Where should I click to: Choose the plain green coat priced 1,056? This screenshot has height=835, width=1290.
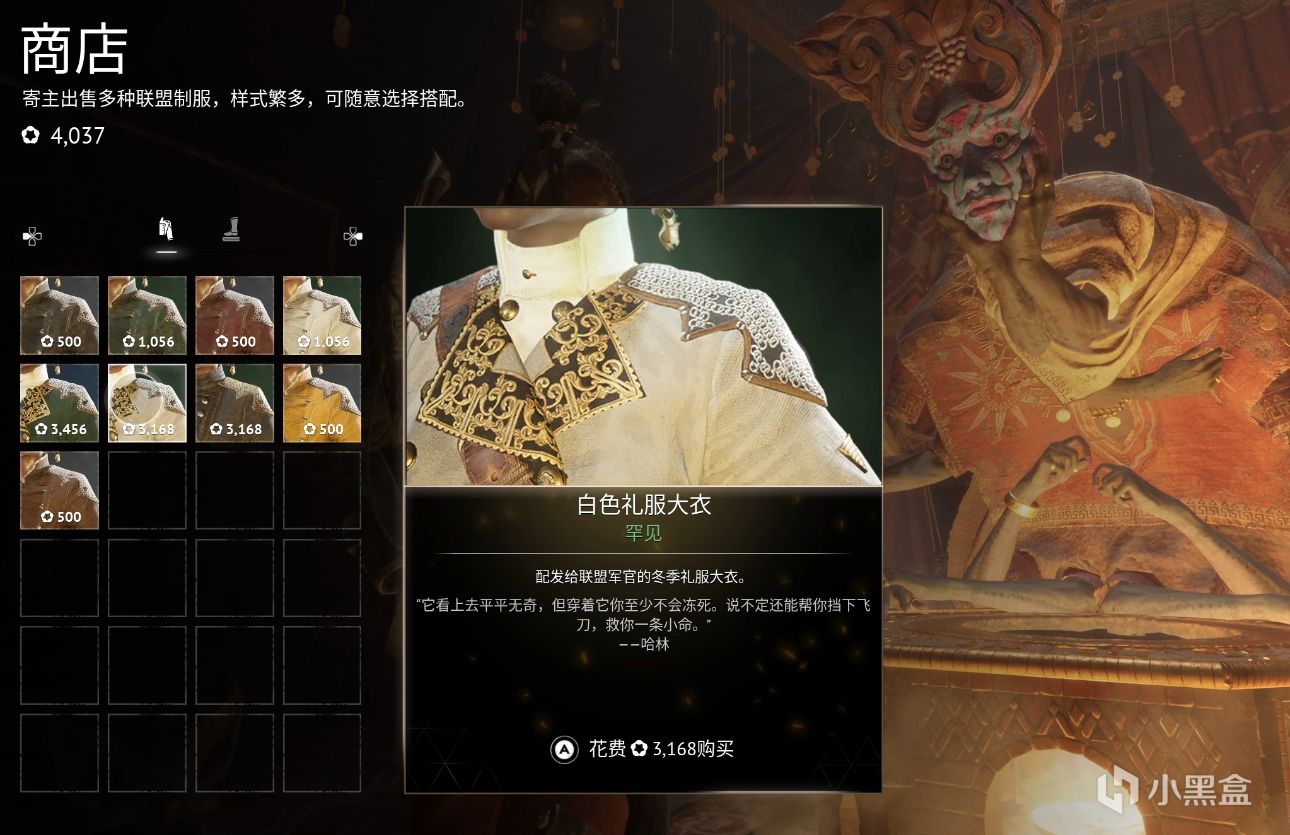pos(147,315)
